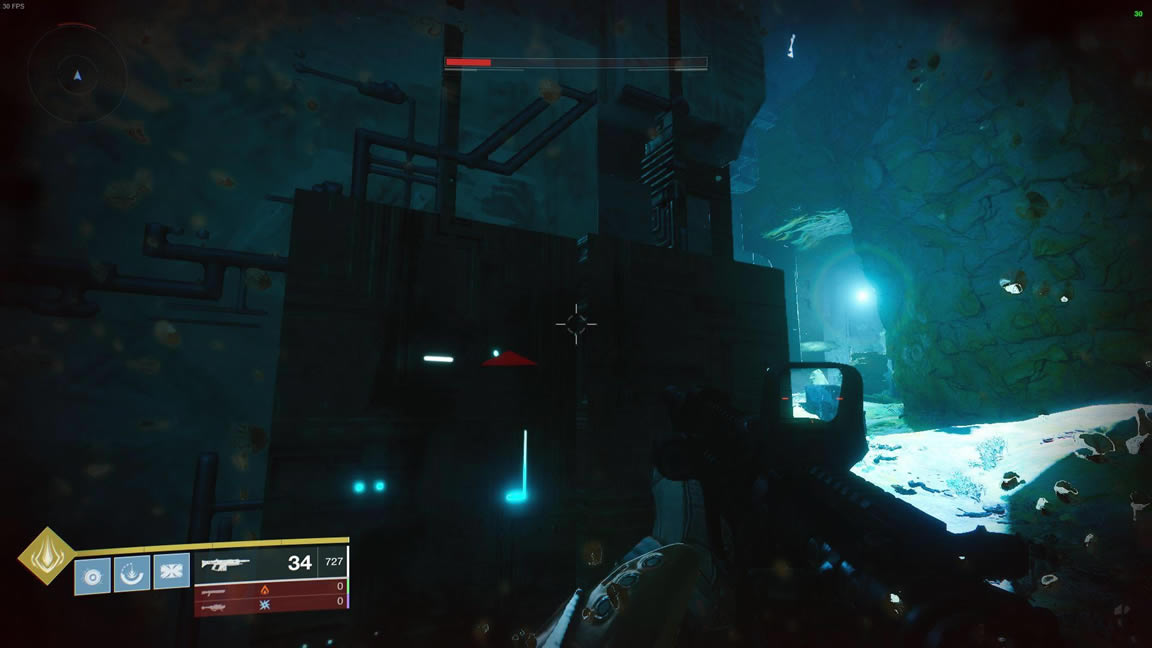Switch to the arc heavy weapon row
Screen dimensions: 1152x648
[x=270, y=603]
